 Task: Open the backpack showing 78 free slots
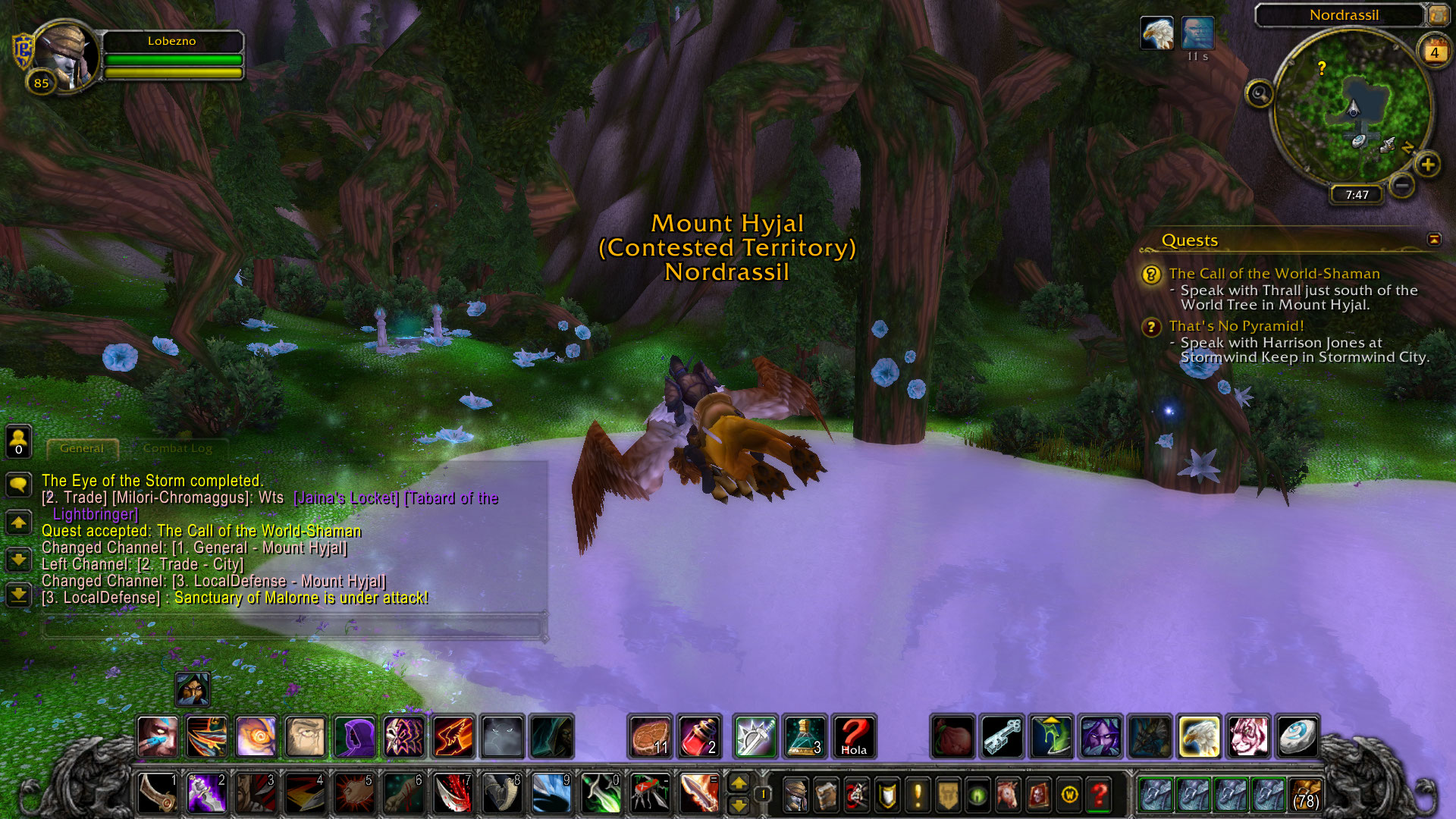(x=1304, y=795)
